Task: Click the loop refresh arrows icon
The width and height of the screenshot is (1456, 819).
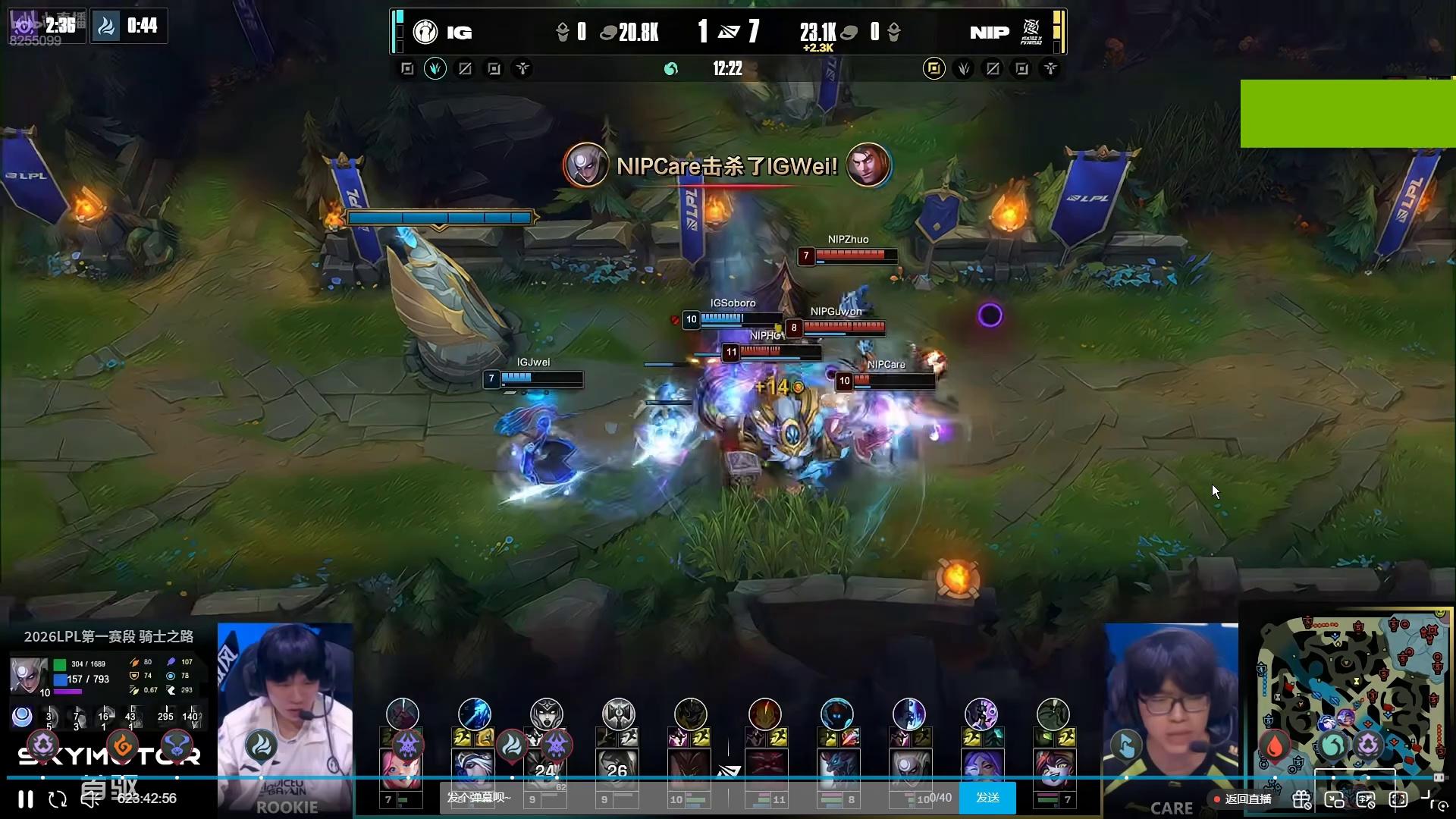Action: [x=58, y=799]
